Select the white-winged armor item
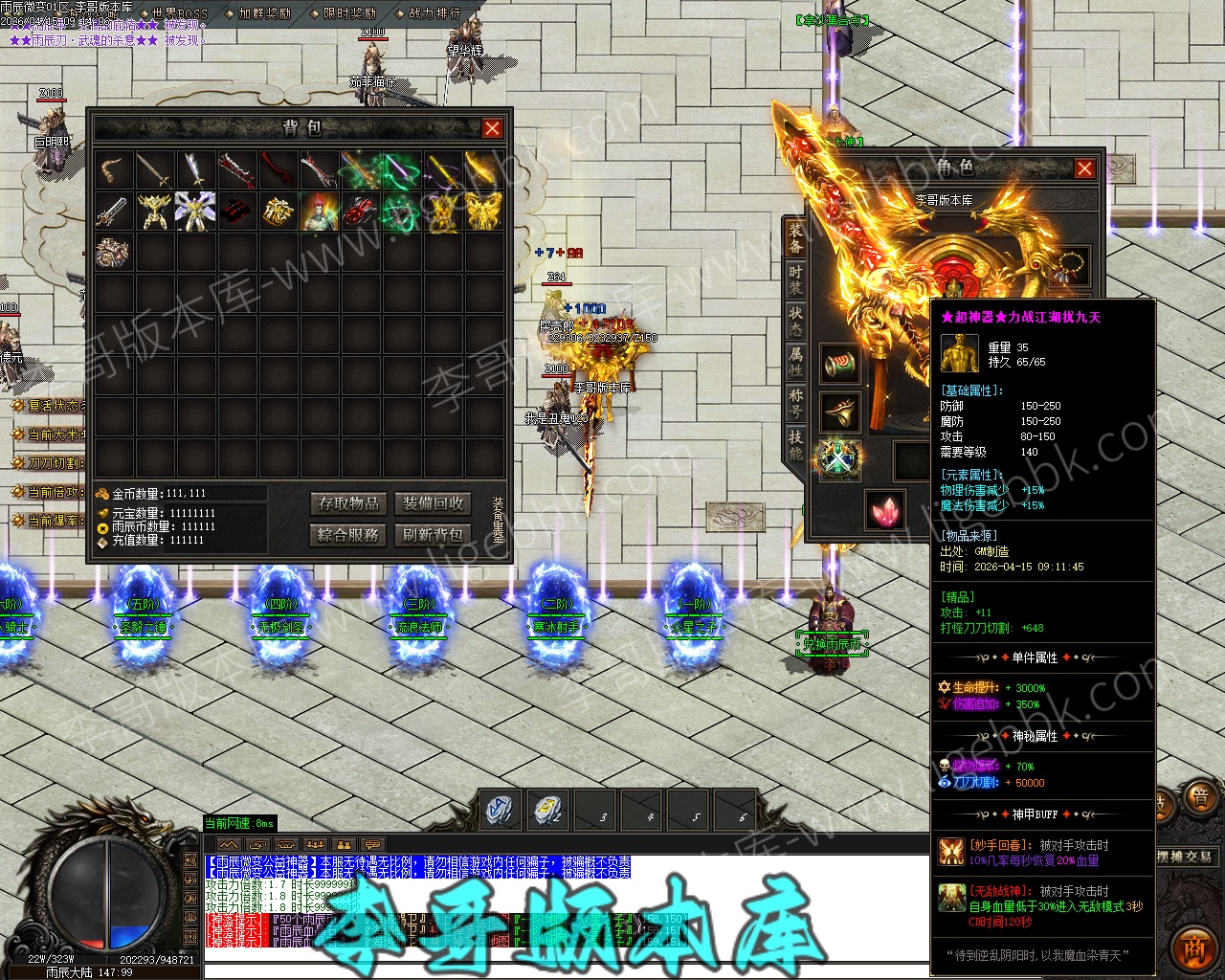The height and width of the screenshot is (980, 1225). (195, 211)
